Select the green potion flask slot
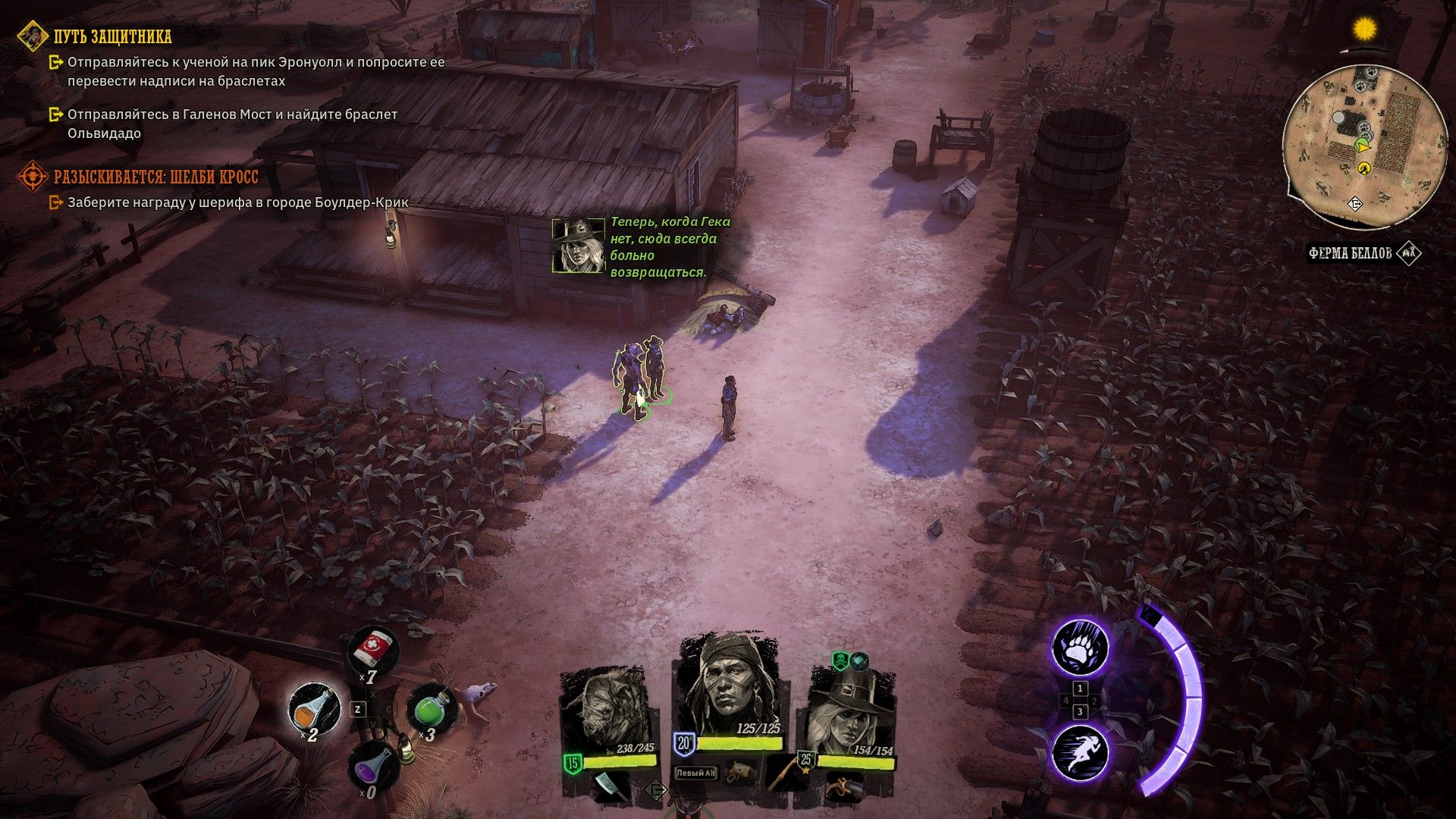 [x=431, y=710]
